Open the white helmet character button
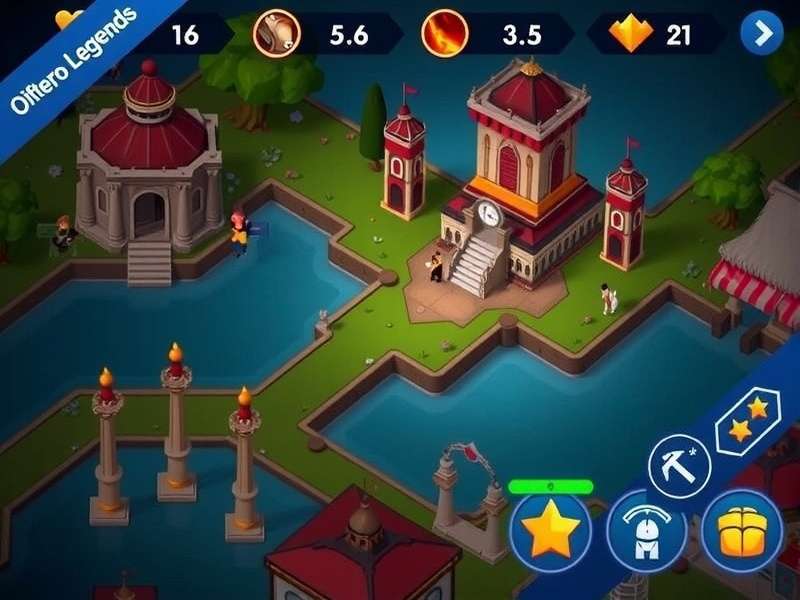The height and width of the screenshot is (600, 800). (x=646, y=532)
